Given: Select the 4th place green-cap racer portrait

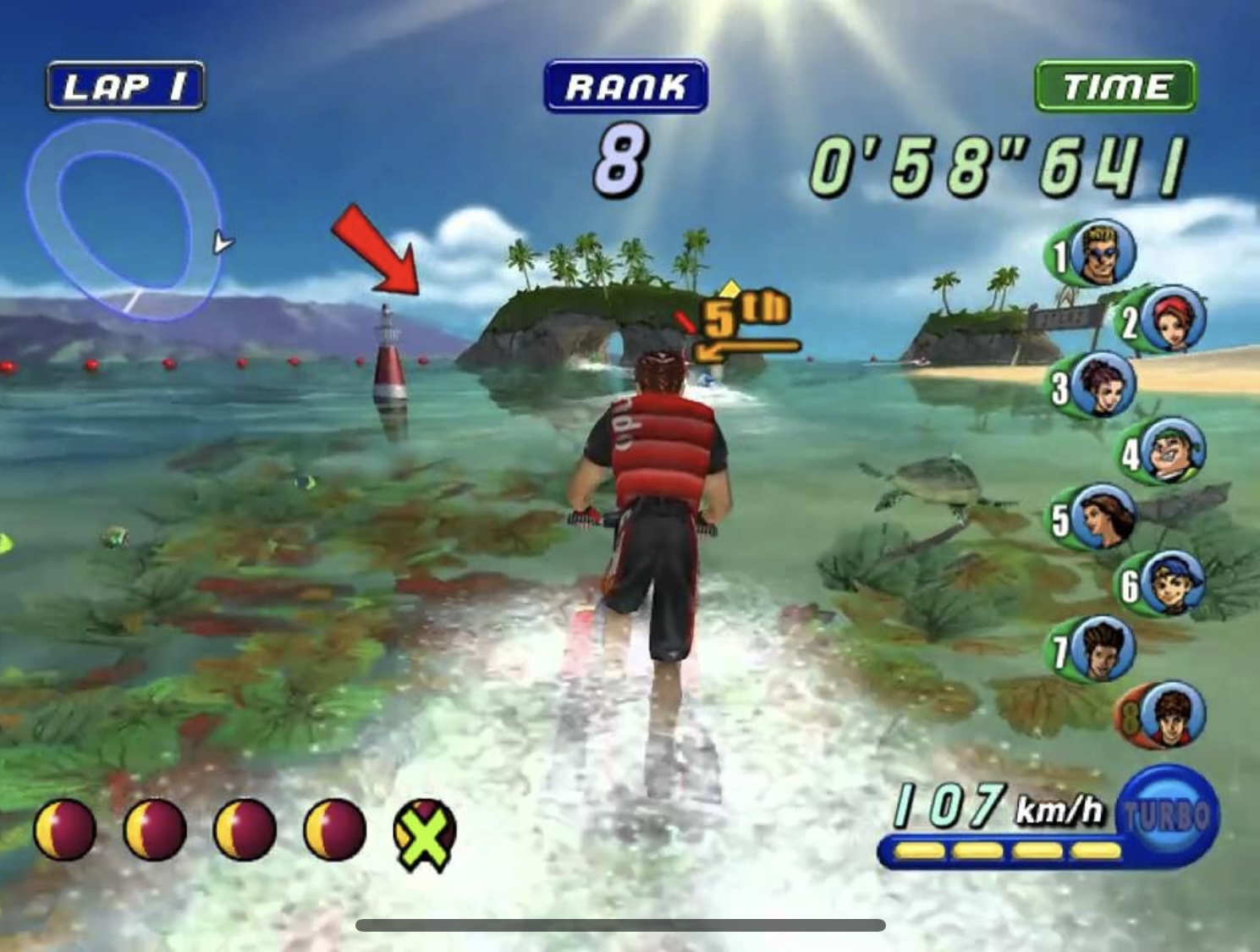Looking at the screenshot, I should pyautogui.click(x=1172, y=450).
